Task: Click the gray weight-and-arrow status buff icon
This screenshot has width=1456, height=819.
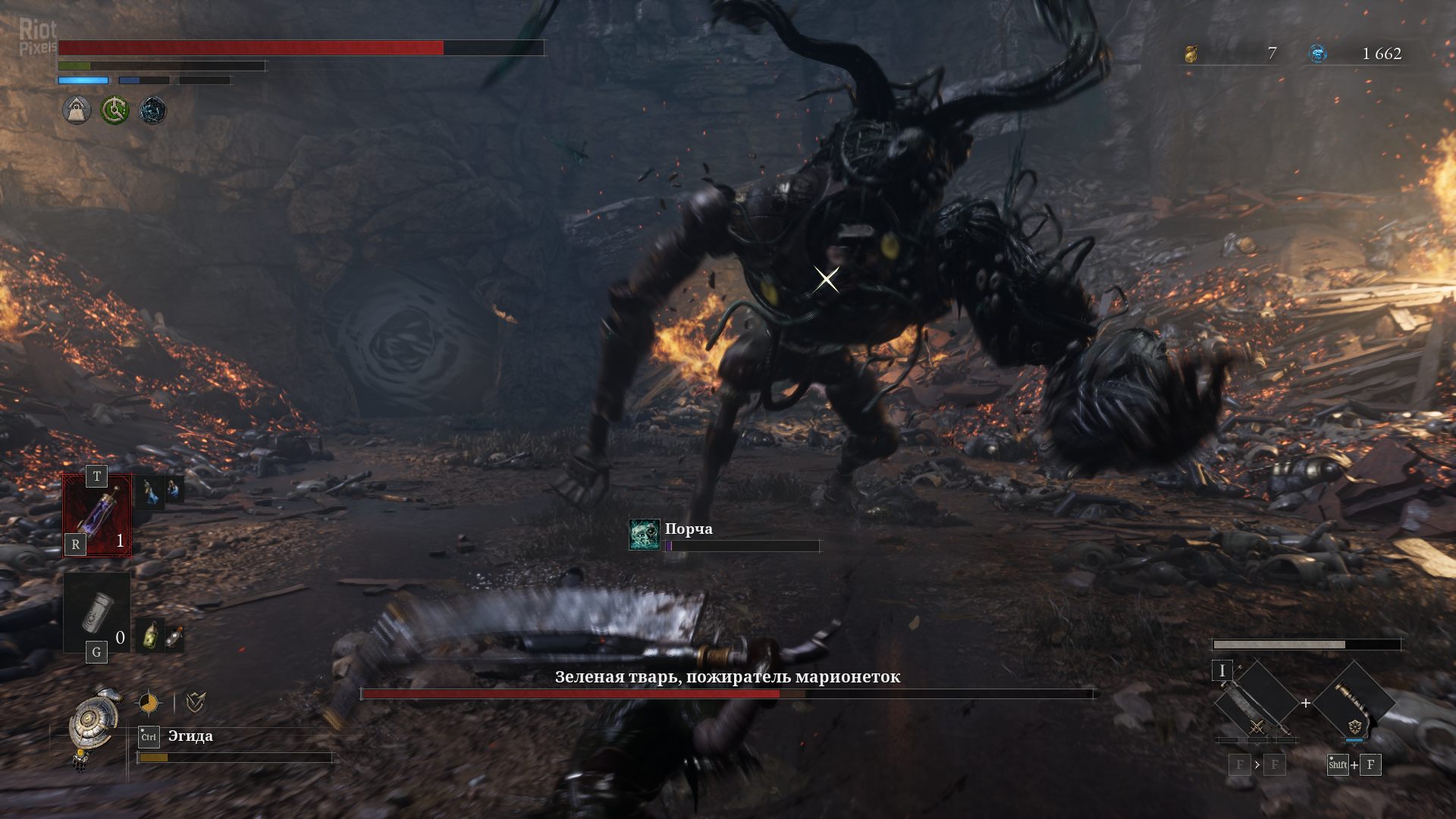Action: 77,111
